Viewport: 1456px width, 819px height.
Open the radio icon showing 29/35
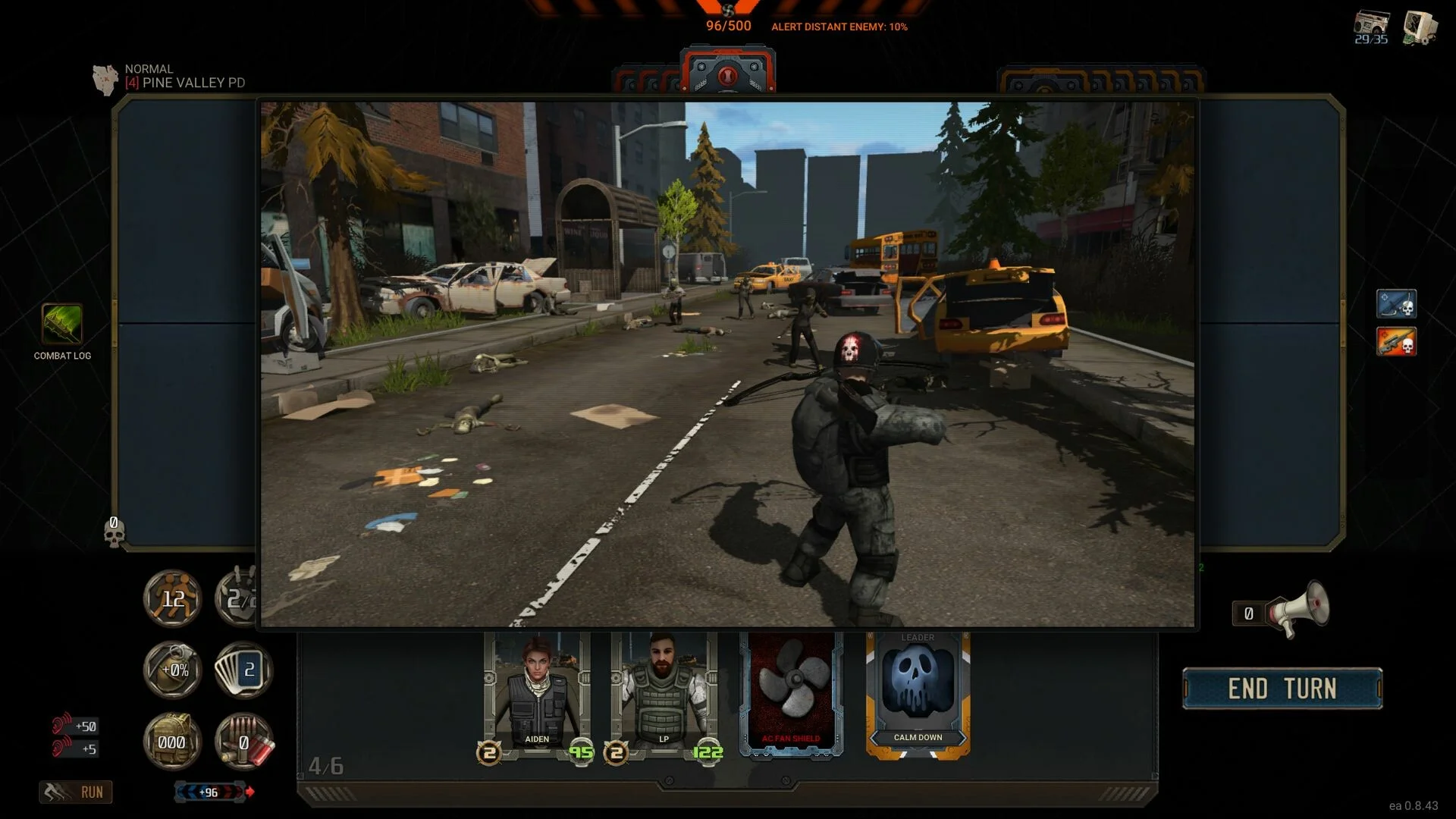point(1371,27)
